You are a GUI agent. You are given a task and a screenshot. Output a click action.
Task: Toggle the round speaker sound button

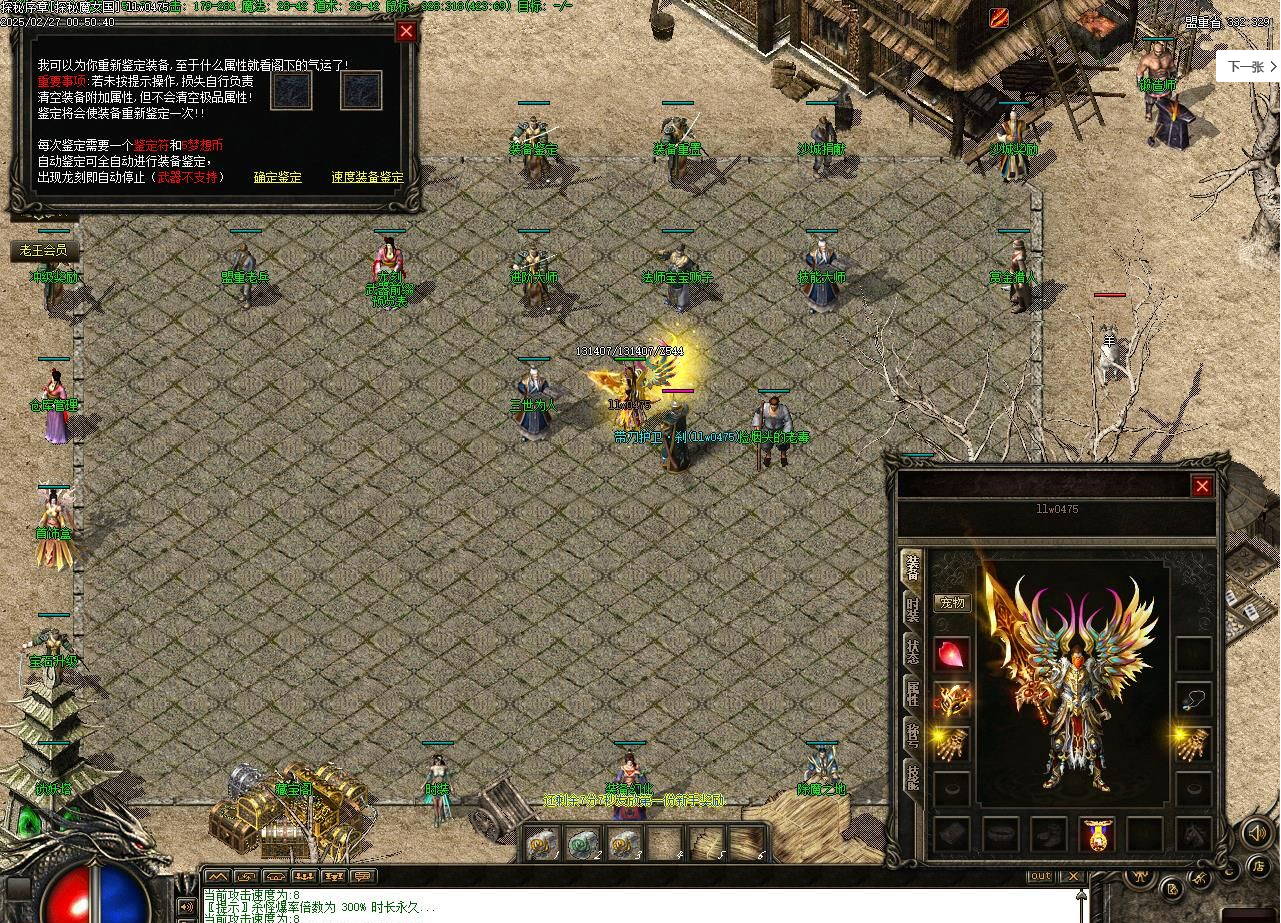coord(1256,832)
